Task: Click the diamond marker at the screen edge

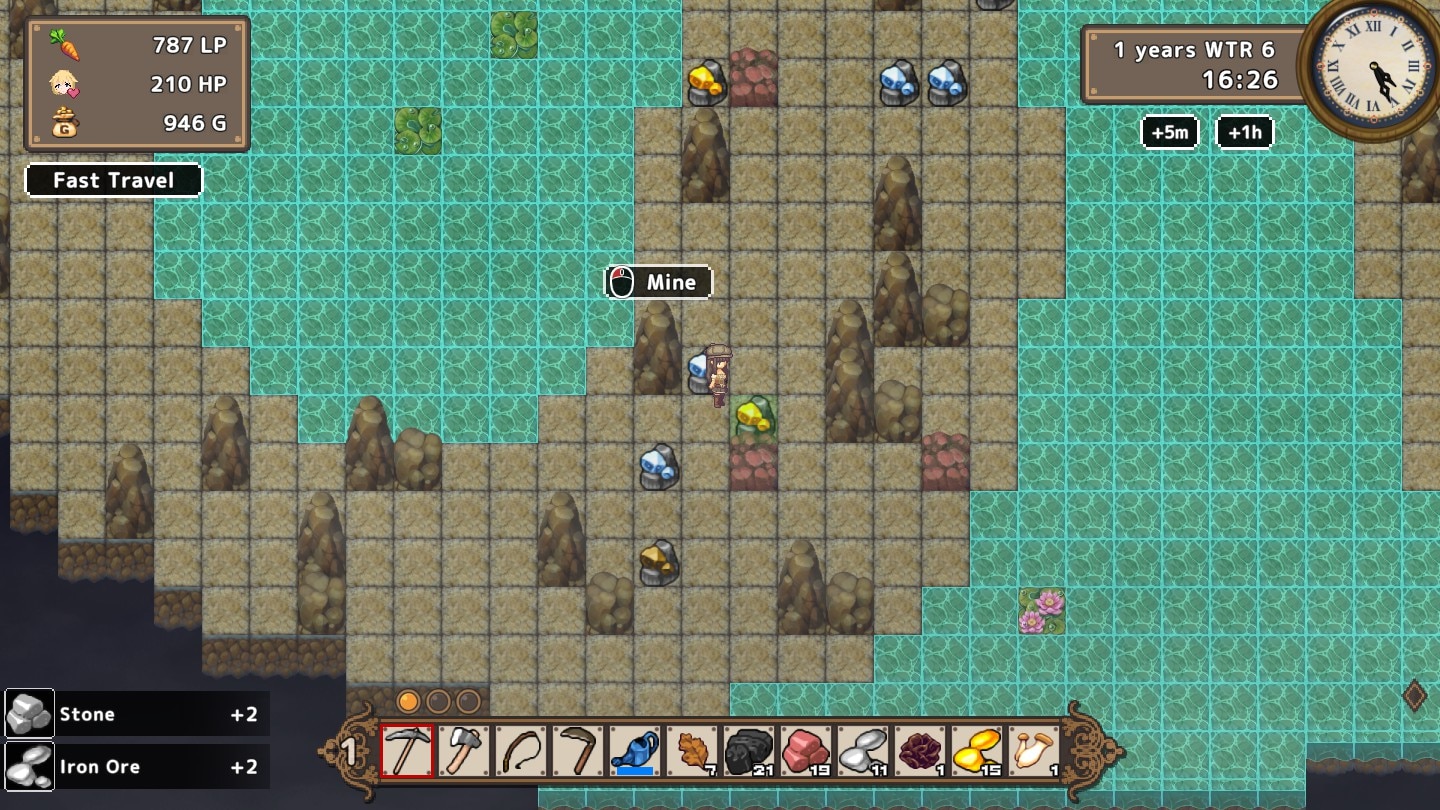Action: tap(1414, 695)
